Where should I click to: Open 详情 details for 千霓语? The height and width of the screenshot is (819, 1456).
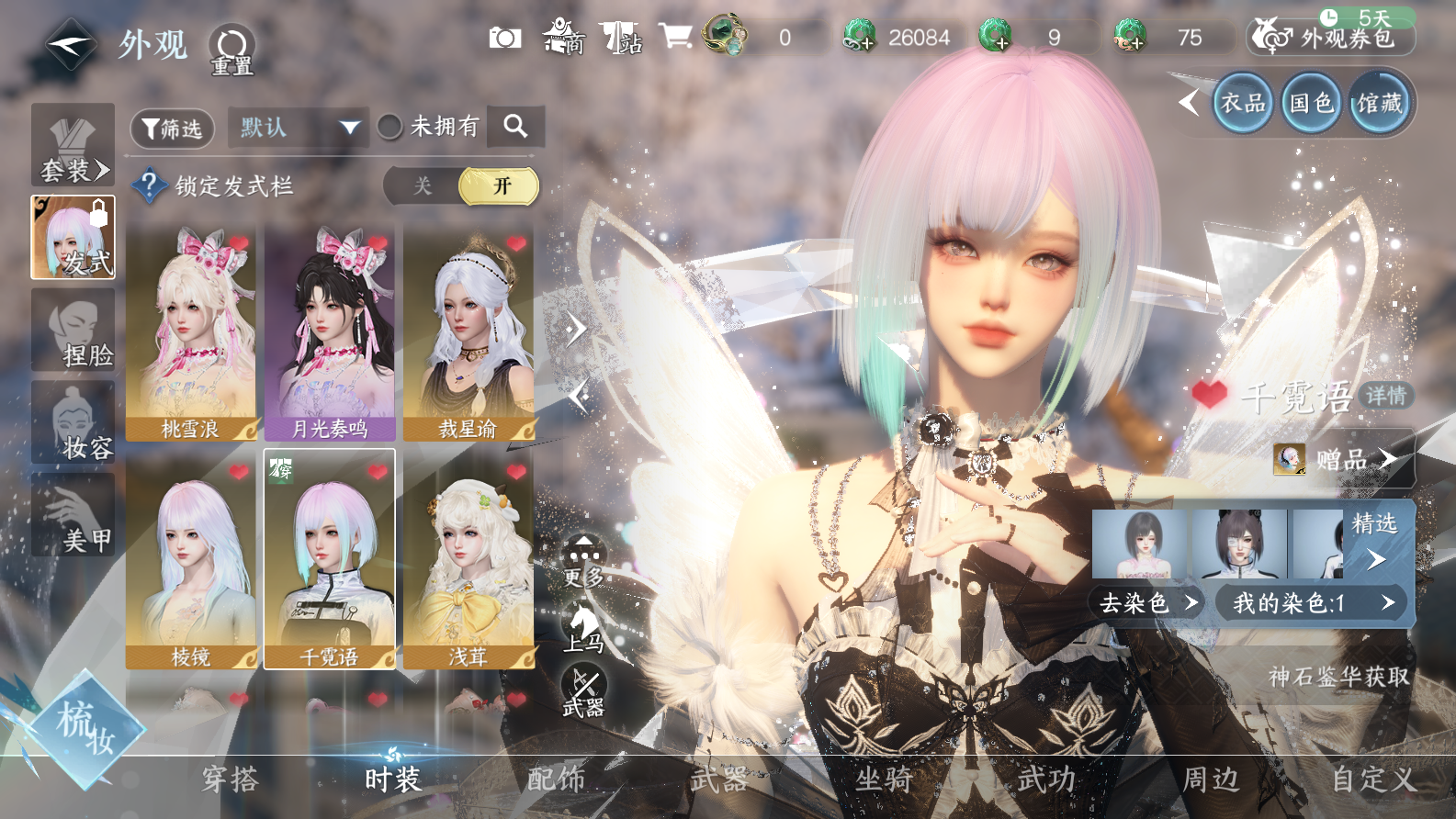[1385, 396]
